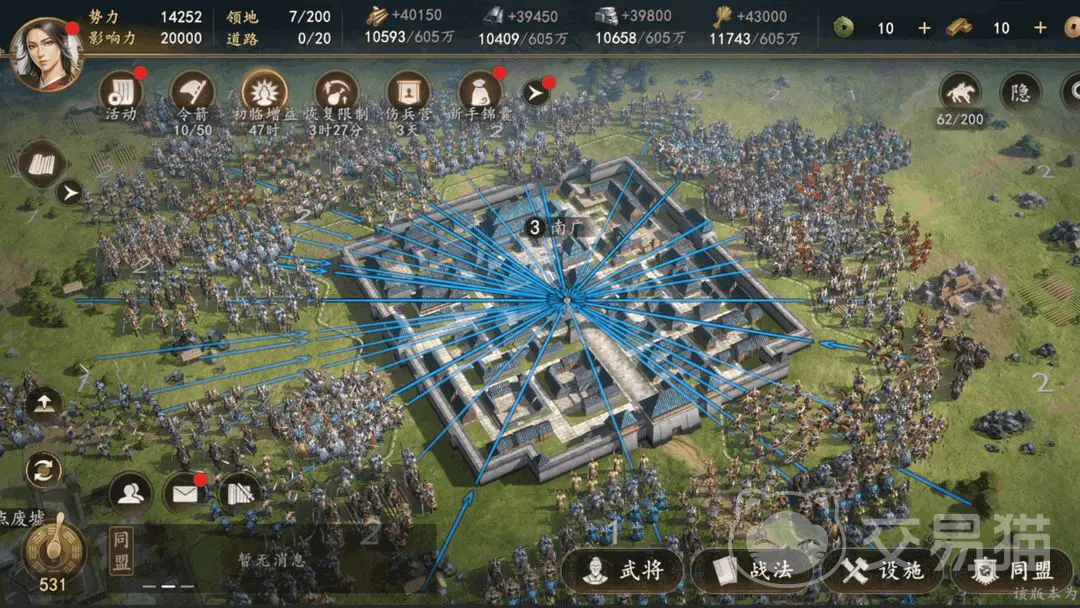Image resolution: width=1080 pixels, height=608 pixels.
Task: Claim the 新手锦囊 beginner pouch
Action: pos(480,91)
